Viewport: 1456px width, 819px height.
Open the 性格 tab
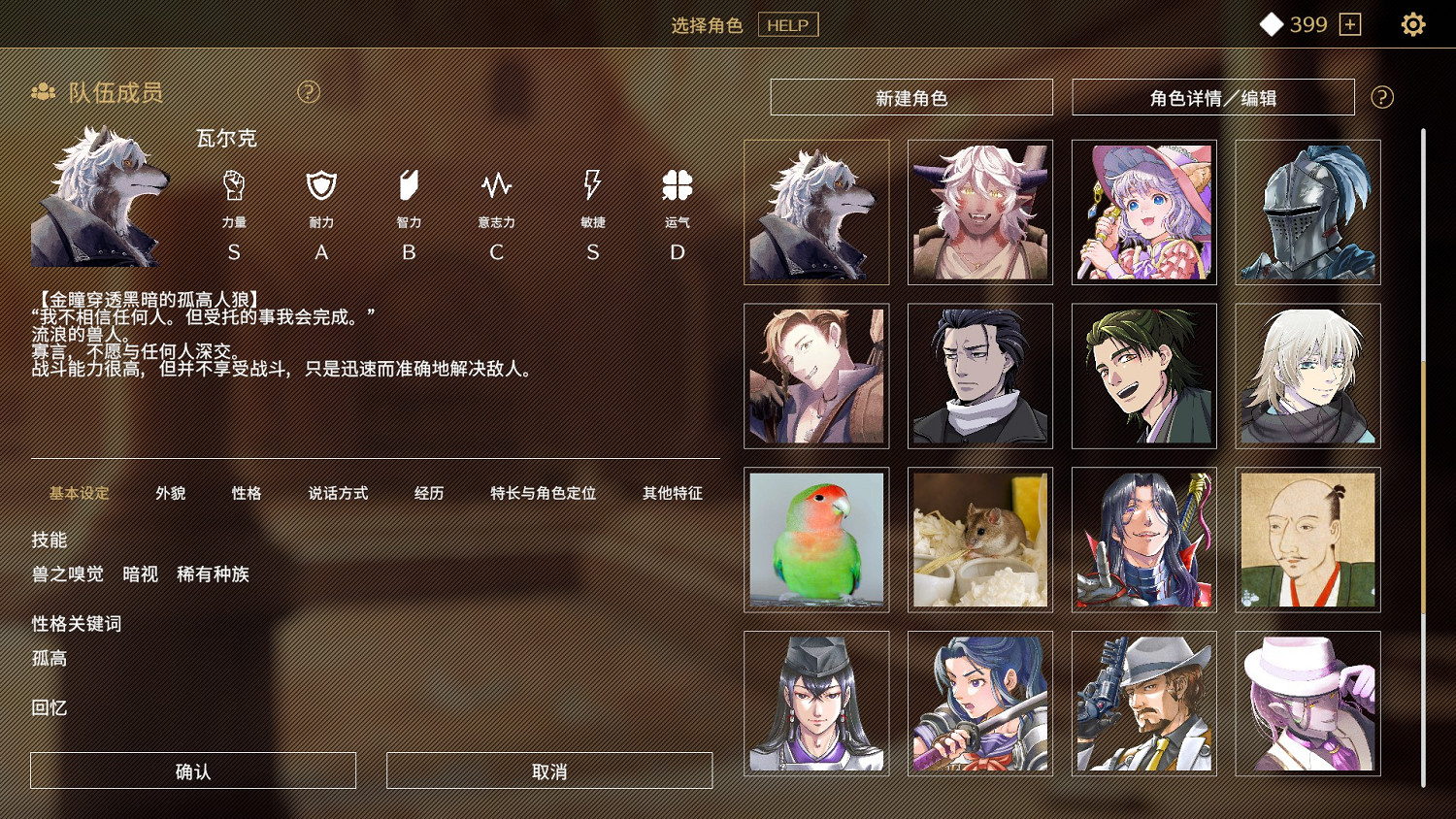point(247,493)
